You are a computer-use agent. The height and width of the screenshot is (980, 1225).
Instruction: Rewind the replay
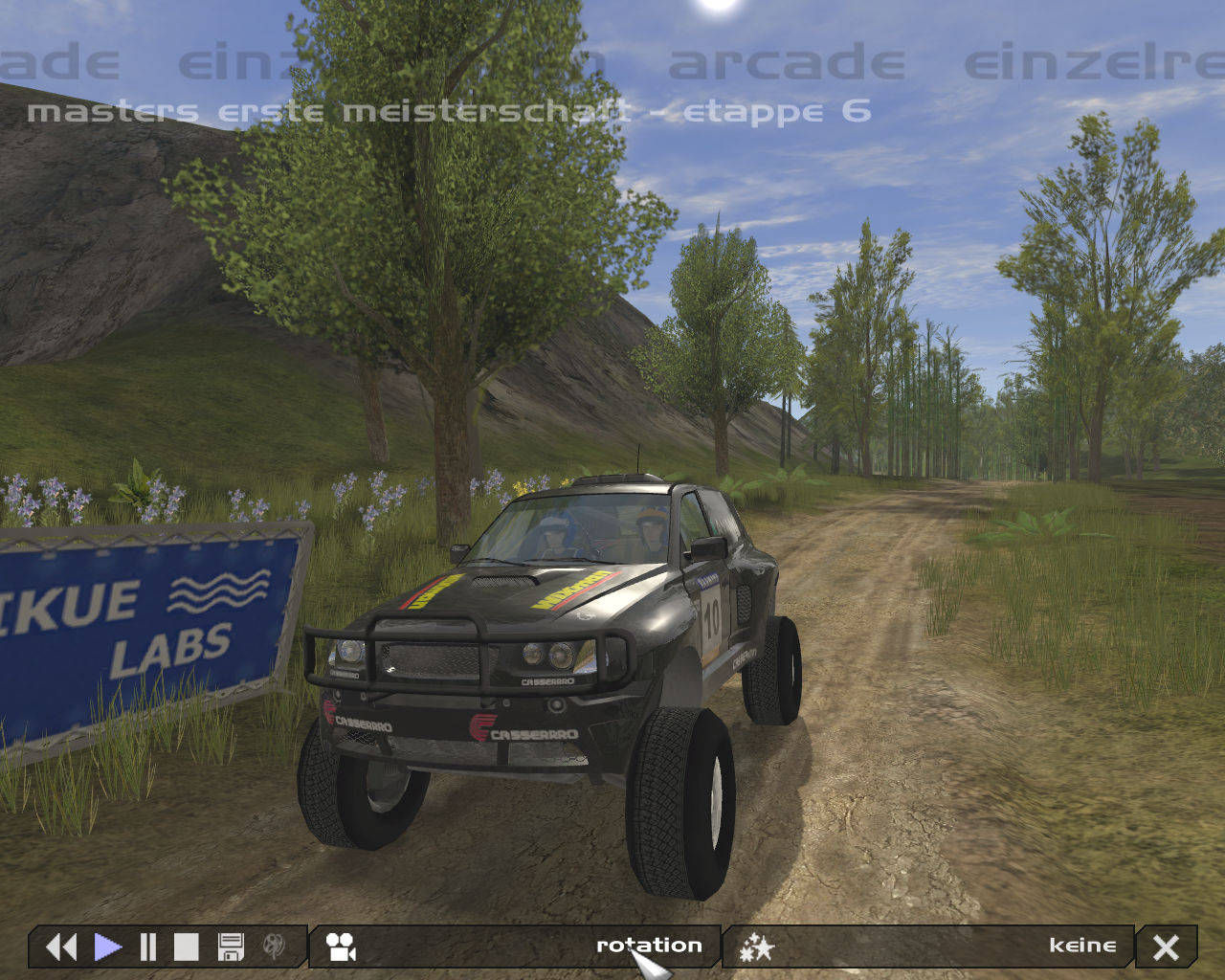61,947
